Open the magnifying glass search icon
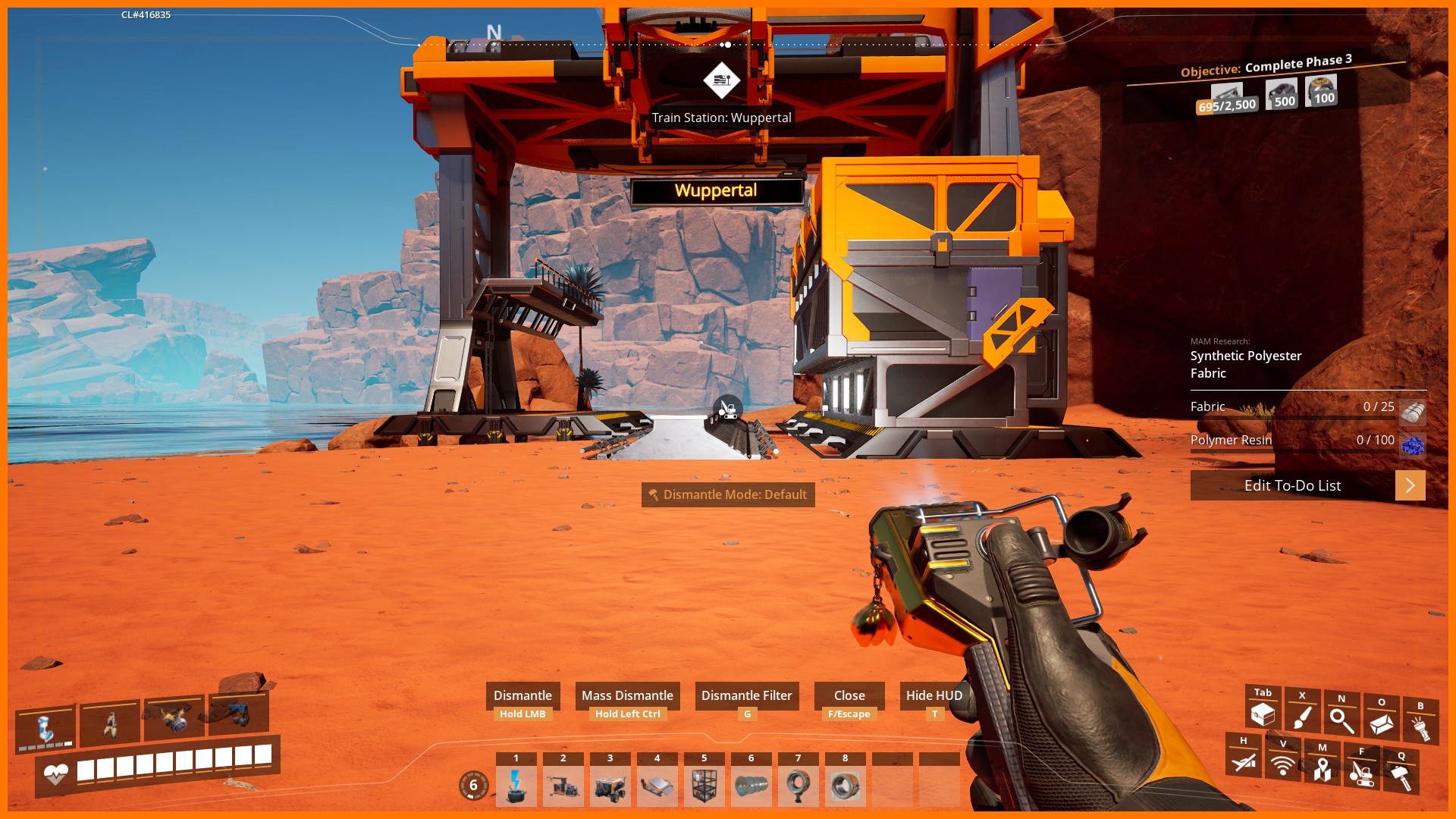This screenshot has width=1456, height=819. (1341, 720)
